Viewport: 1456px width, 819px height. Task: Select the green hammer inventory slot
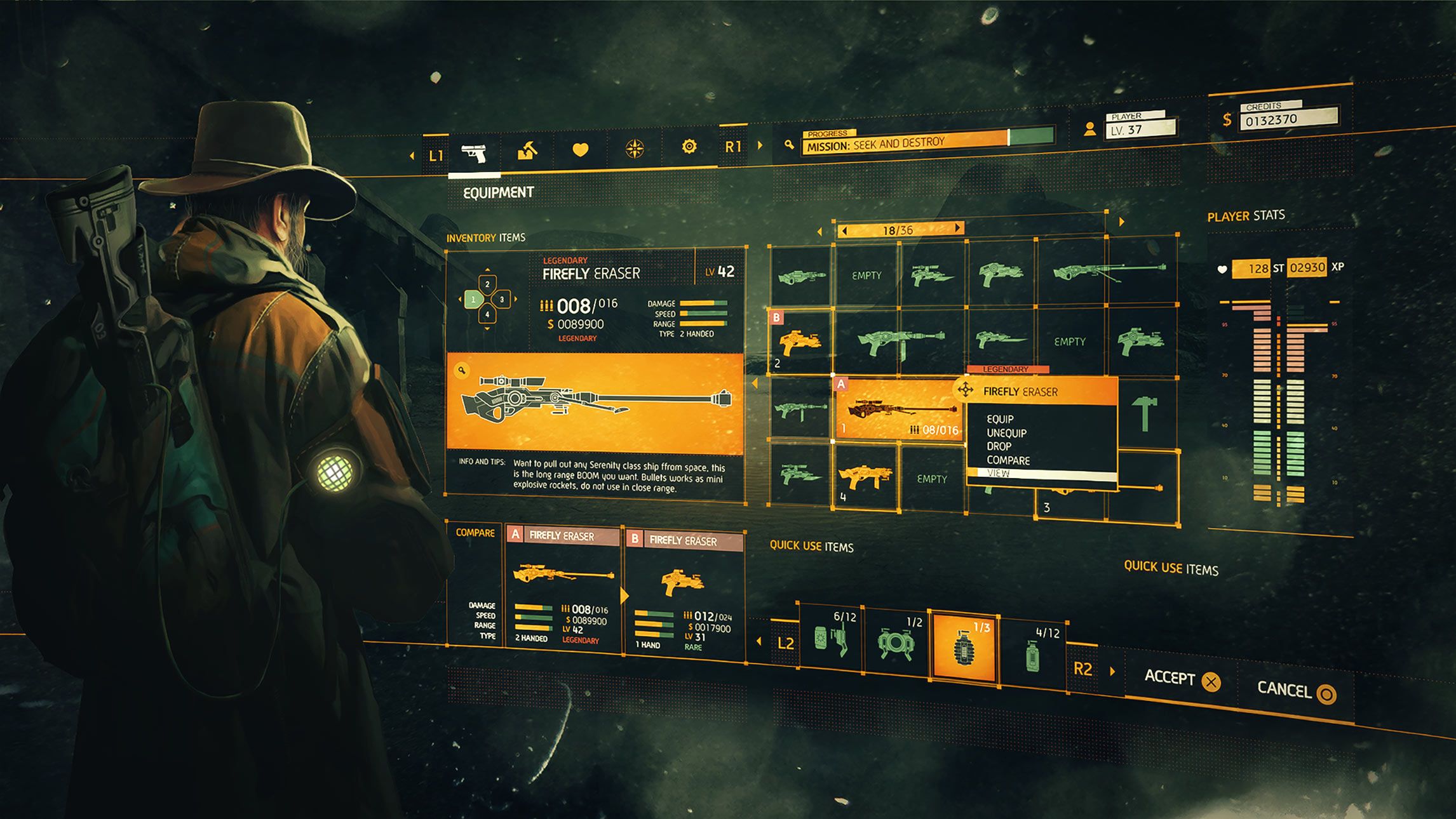[x=1145, y=414]
